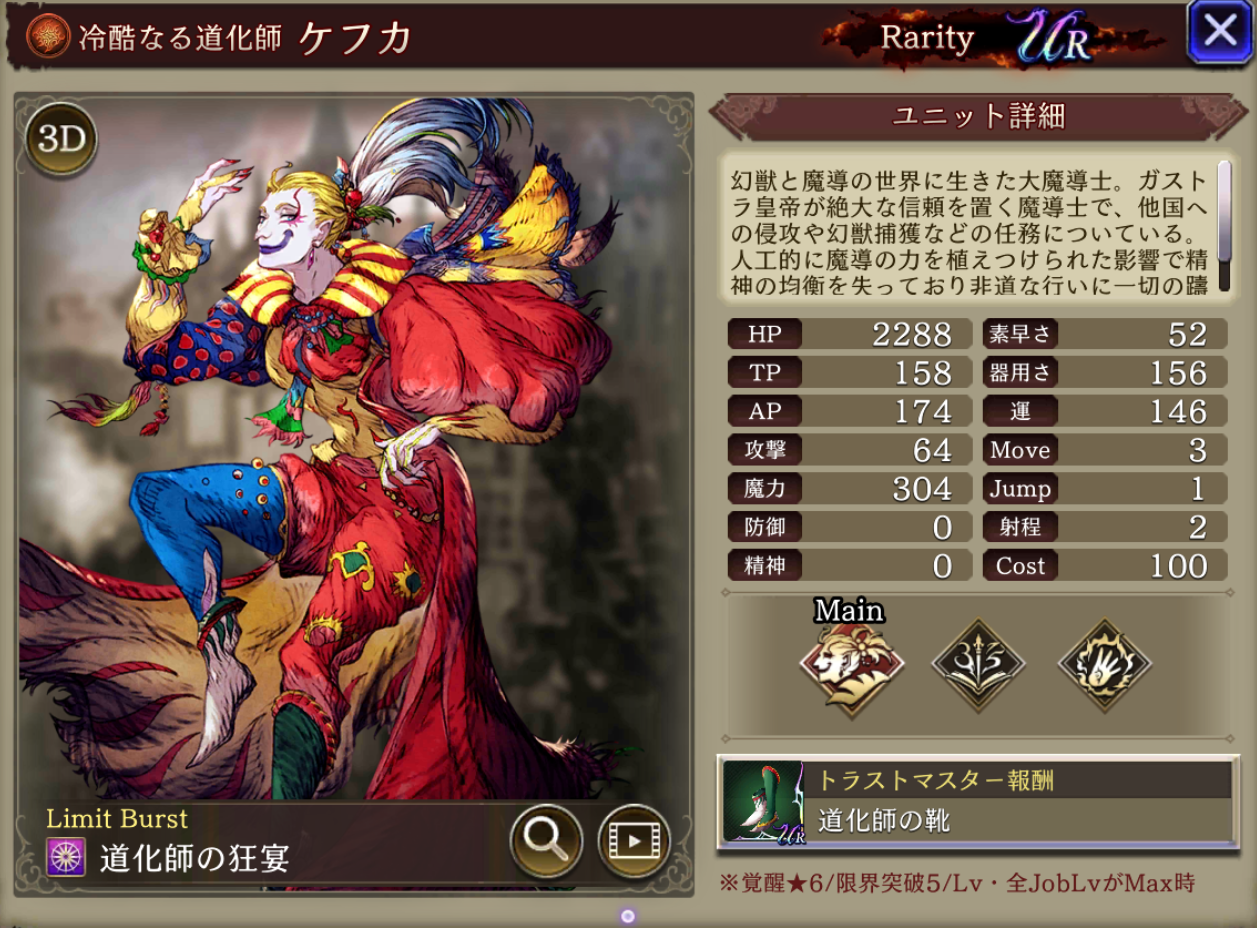
Task: View the 道化師の靴 trust master reward
Action: (977, 802)
